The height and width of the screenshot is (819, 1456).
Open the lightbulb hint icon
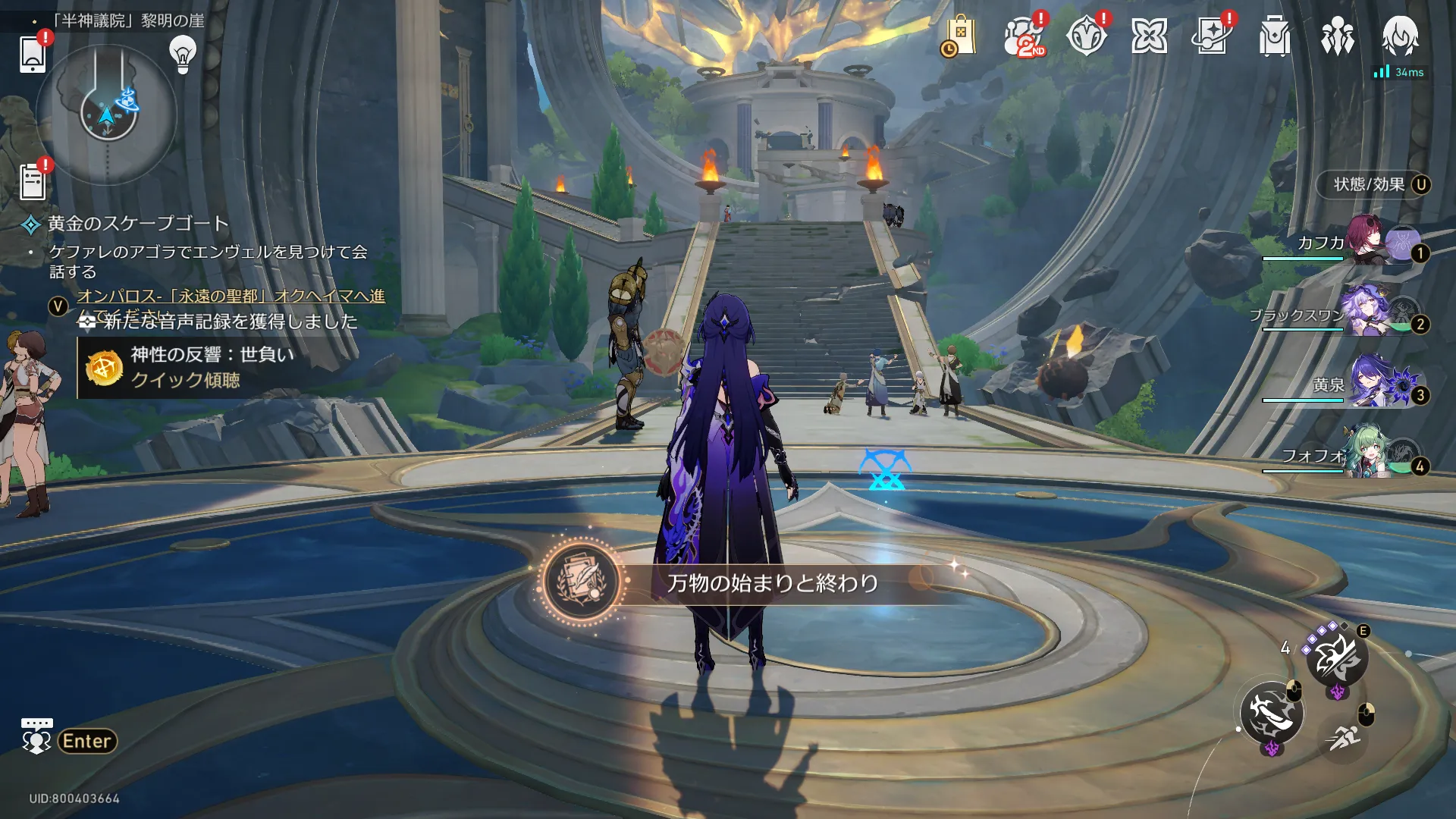[183, 54]
